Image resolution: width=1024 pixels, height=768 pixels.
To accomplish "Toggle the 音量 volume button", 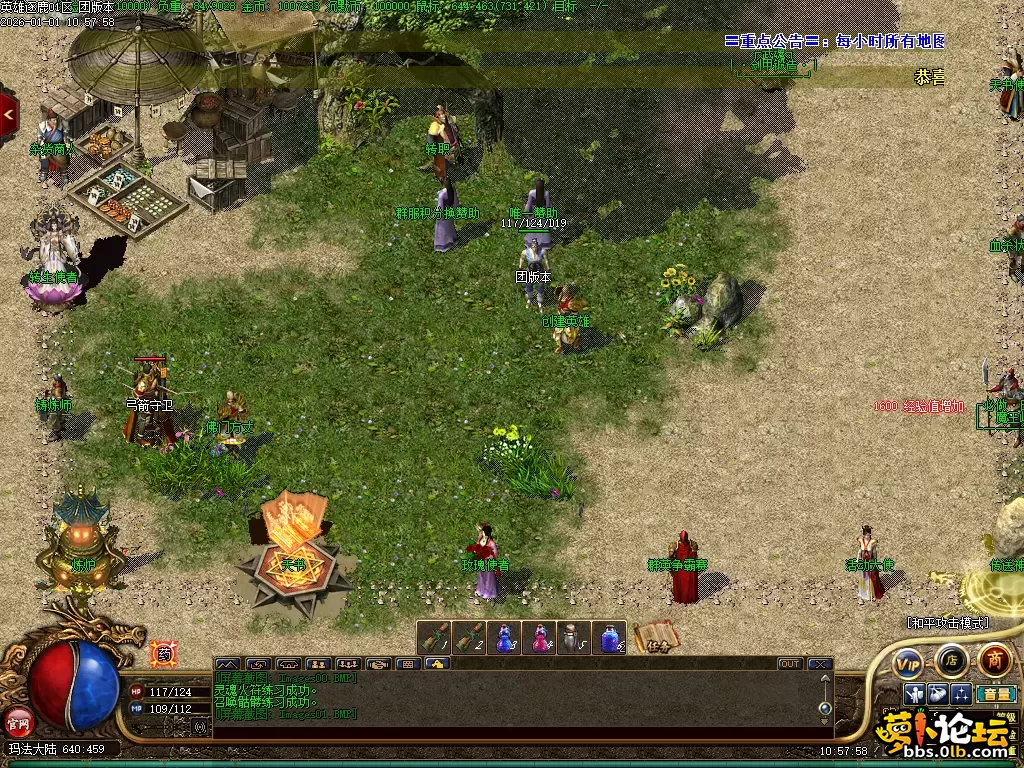I will point(995,694).
